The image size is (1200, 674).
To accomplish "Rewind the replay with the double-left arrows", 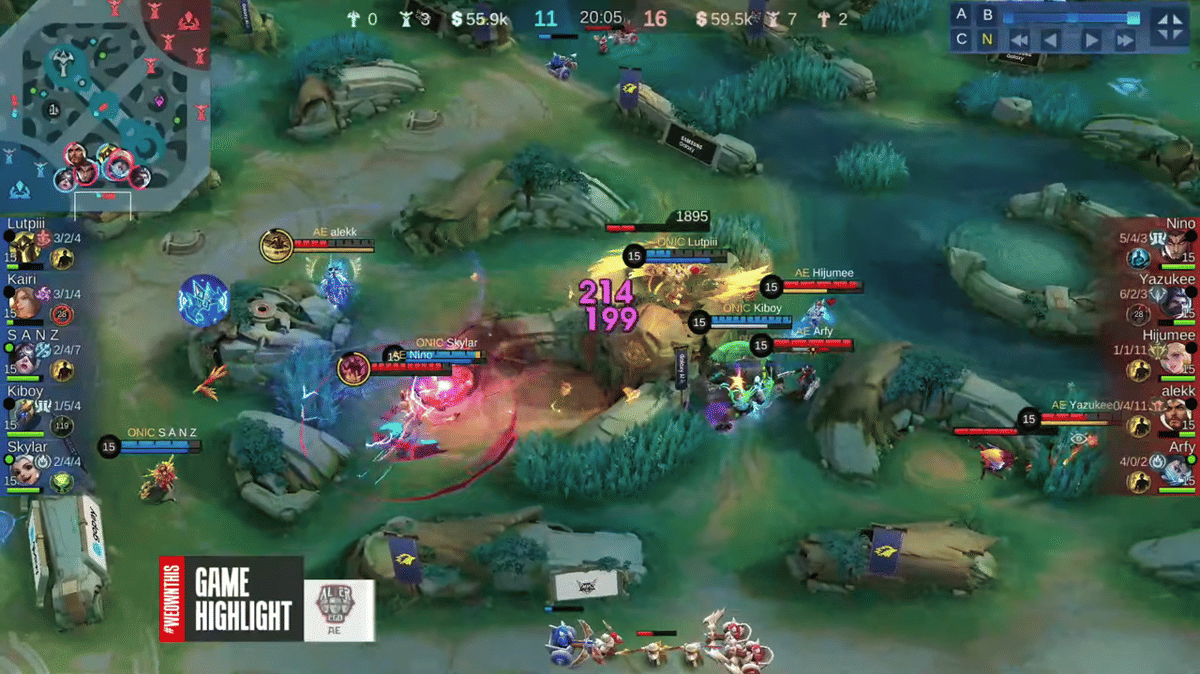I will tap(1020, 41).
